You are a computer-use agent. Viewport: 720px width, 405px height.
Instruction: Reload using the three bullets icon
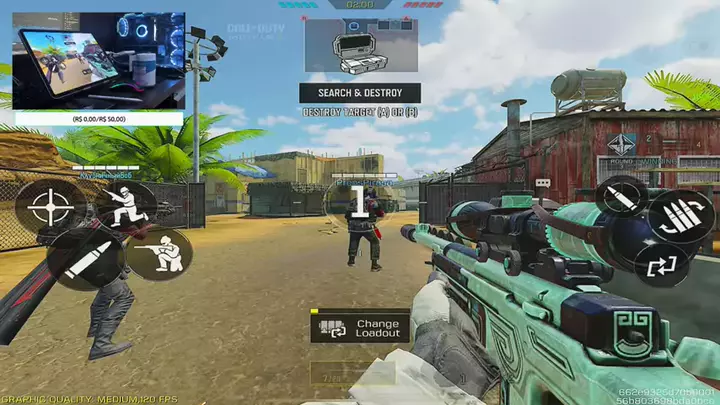coord(680,216)
